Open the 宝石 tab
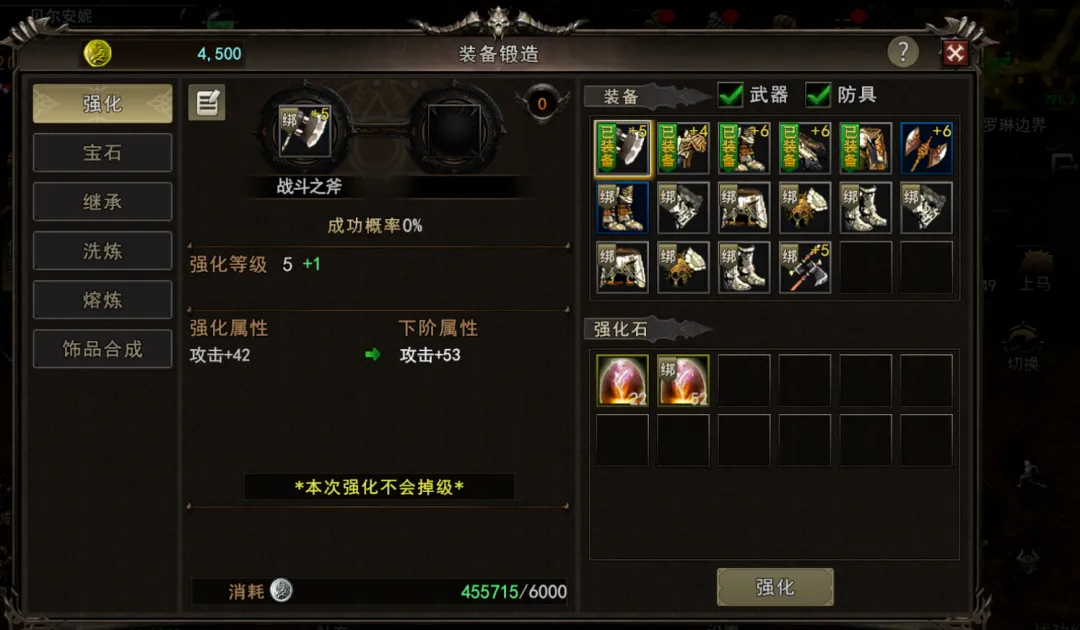 point(102,153)
